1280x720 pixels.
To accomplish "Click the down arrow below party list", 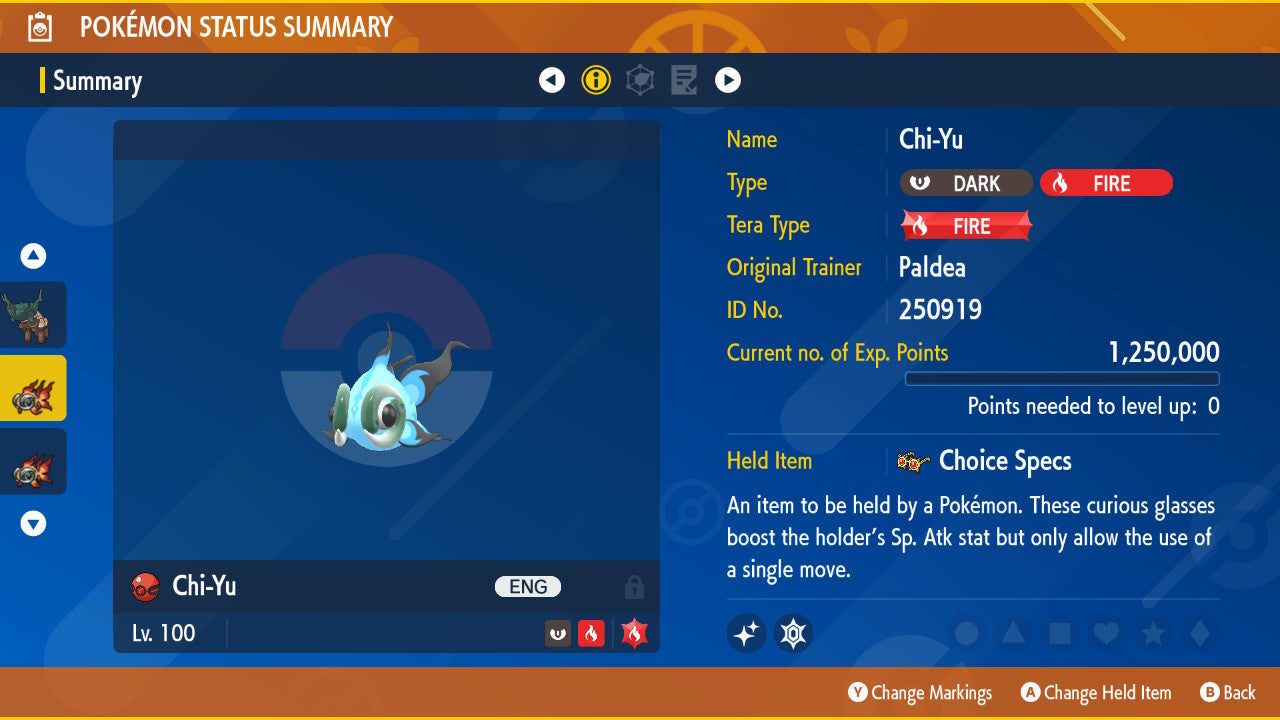I will tap(34, 523).
